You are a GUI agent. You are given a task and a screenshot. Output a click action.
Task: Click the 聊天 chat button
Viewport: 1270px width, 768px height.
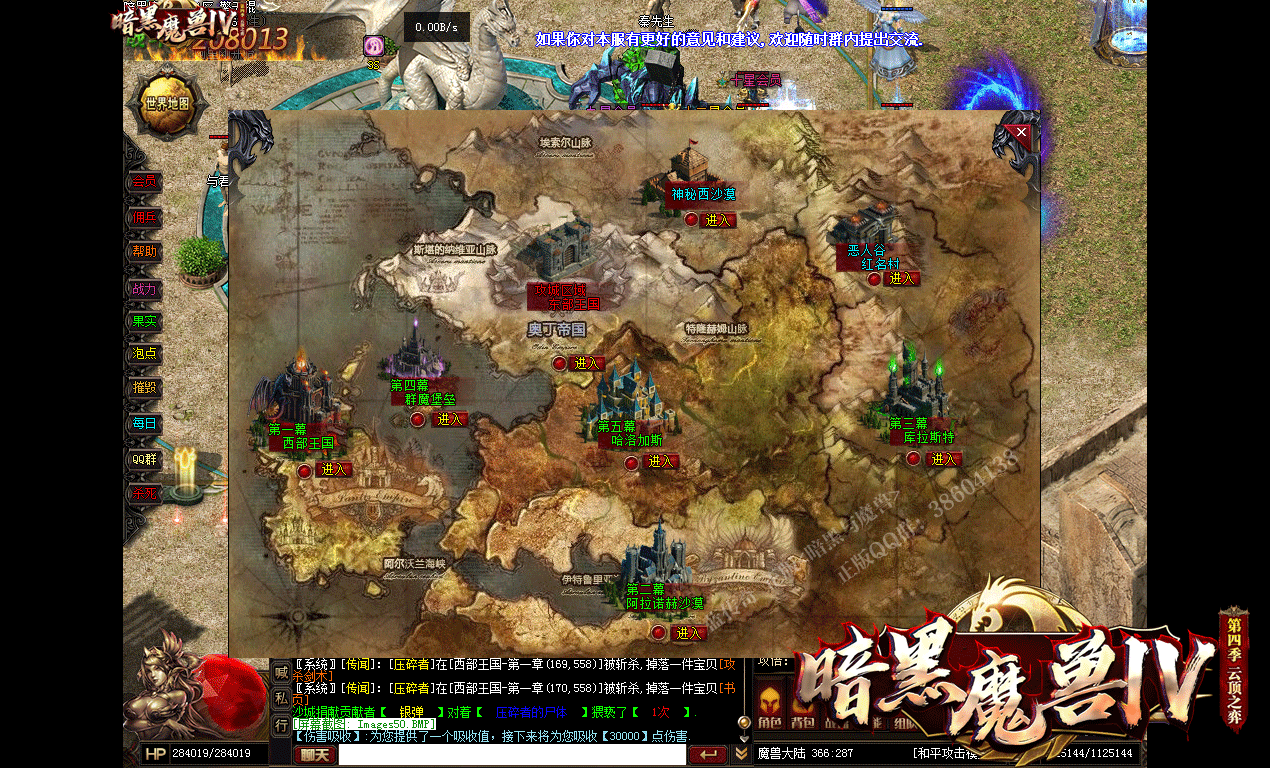tap(315, 755)
